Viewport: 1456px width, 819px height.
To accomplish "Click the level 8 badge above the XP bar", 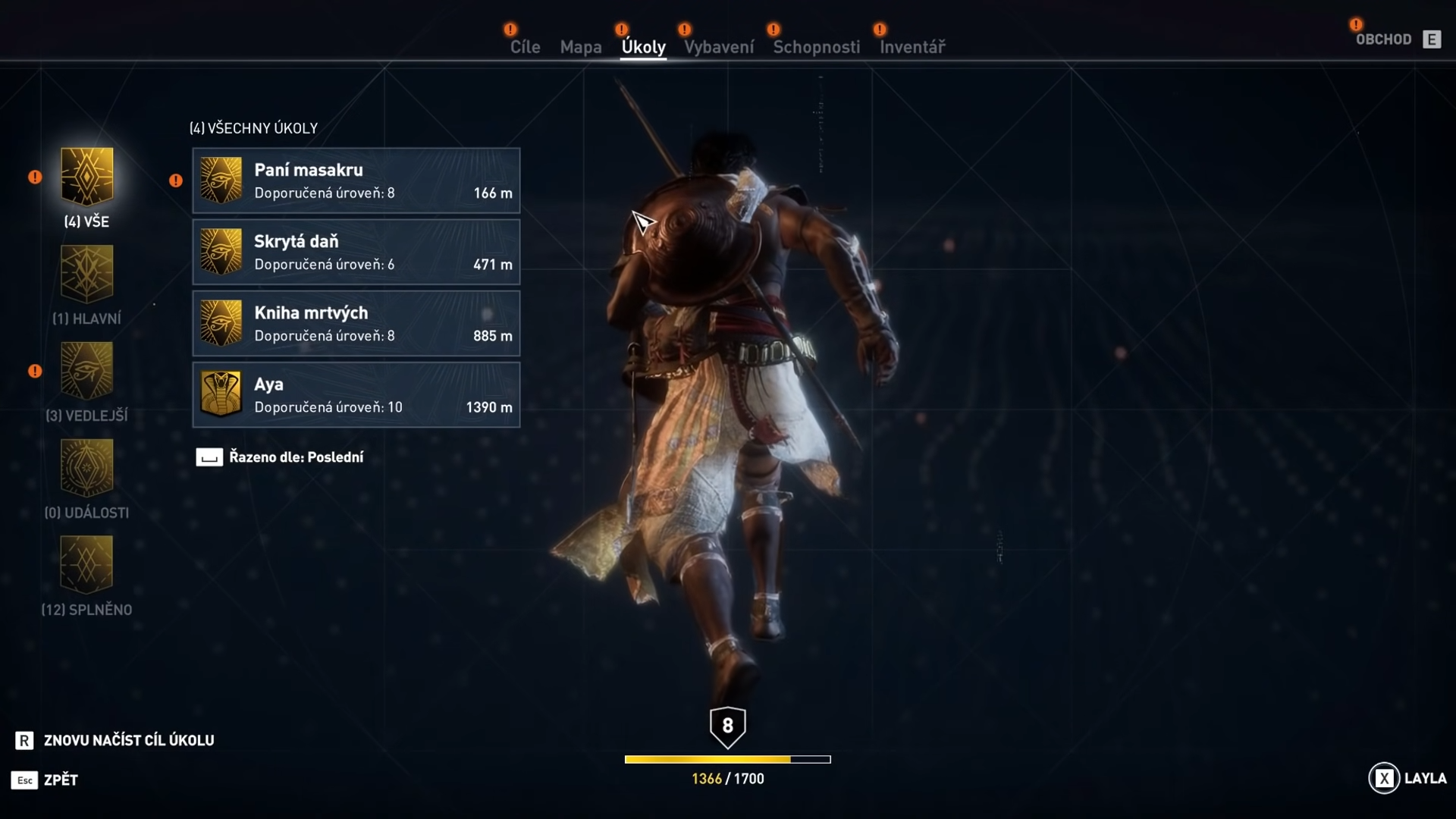I will [x=727, y=726].
